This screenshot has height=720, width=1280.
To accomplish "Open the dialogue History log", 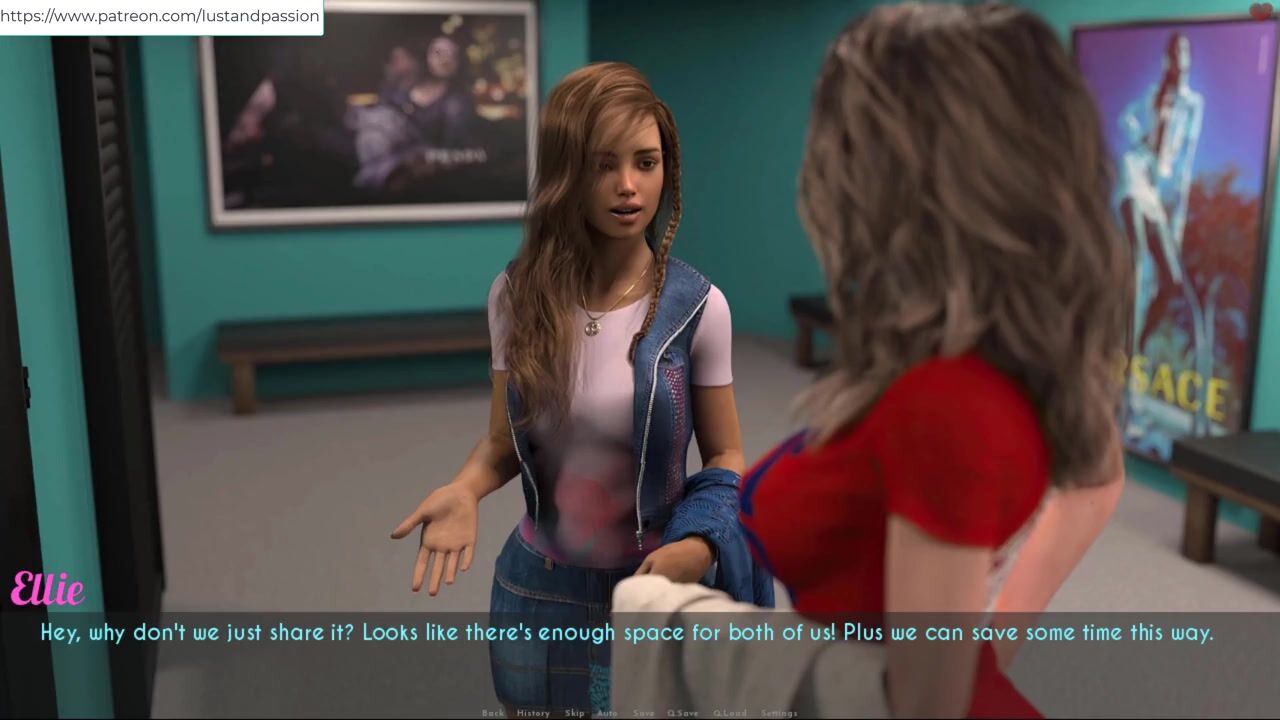I will point(533,713).
